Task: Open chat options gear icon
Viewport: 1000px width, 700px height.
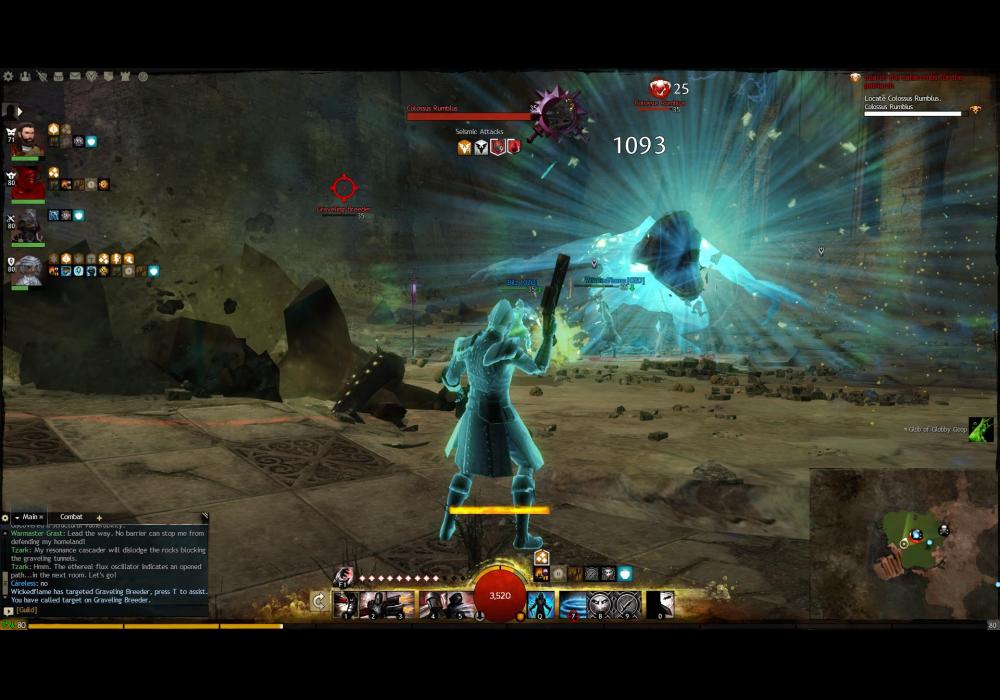Action: click(7, 517)
